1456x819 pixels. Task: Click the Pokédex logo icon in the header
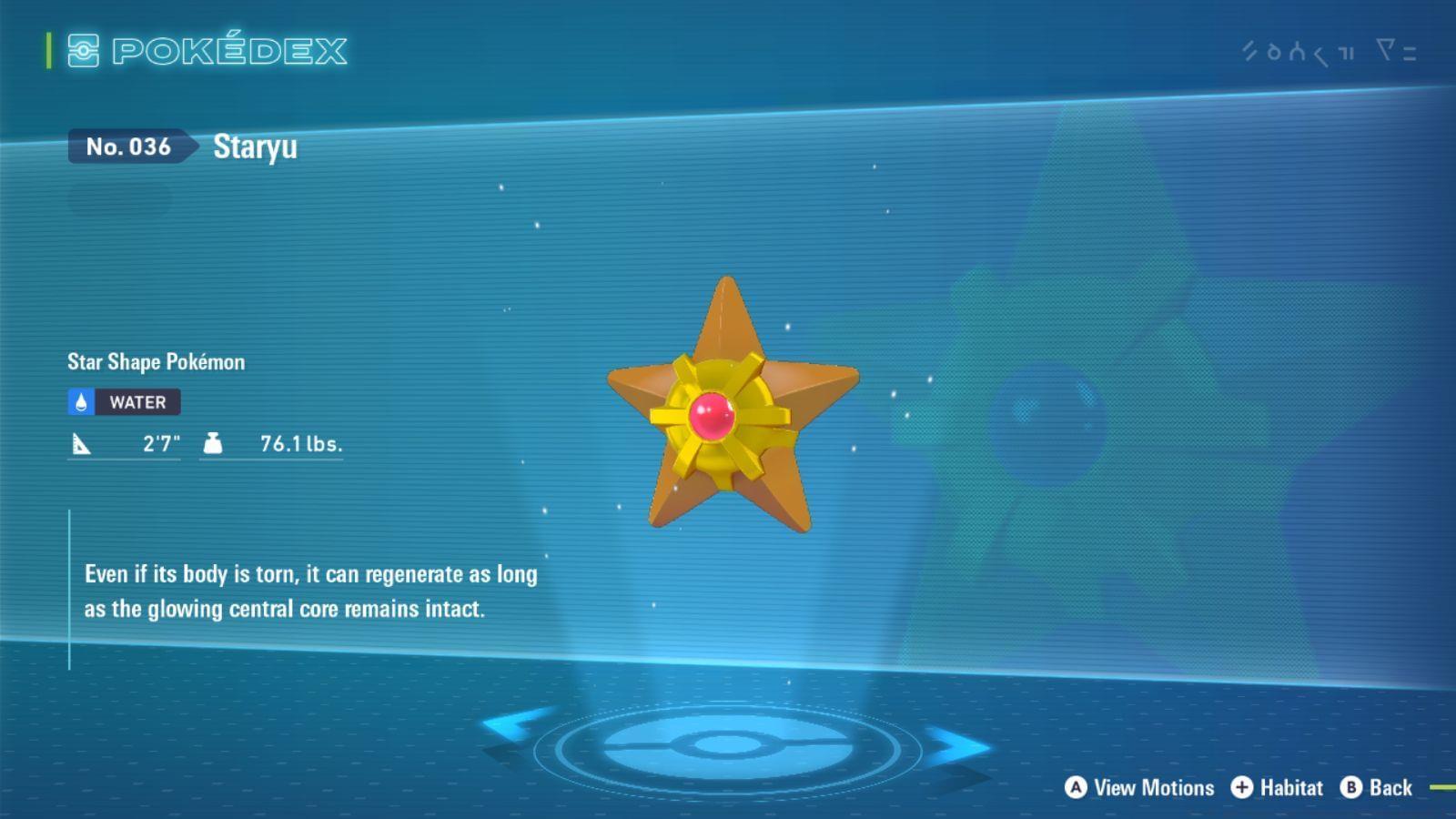pos(83,52)
